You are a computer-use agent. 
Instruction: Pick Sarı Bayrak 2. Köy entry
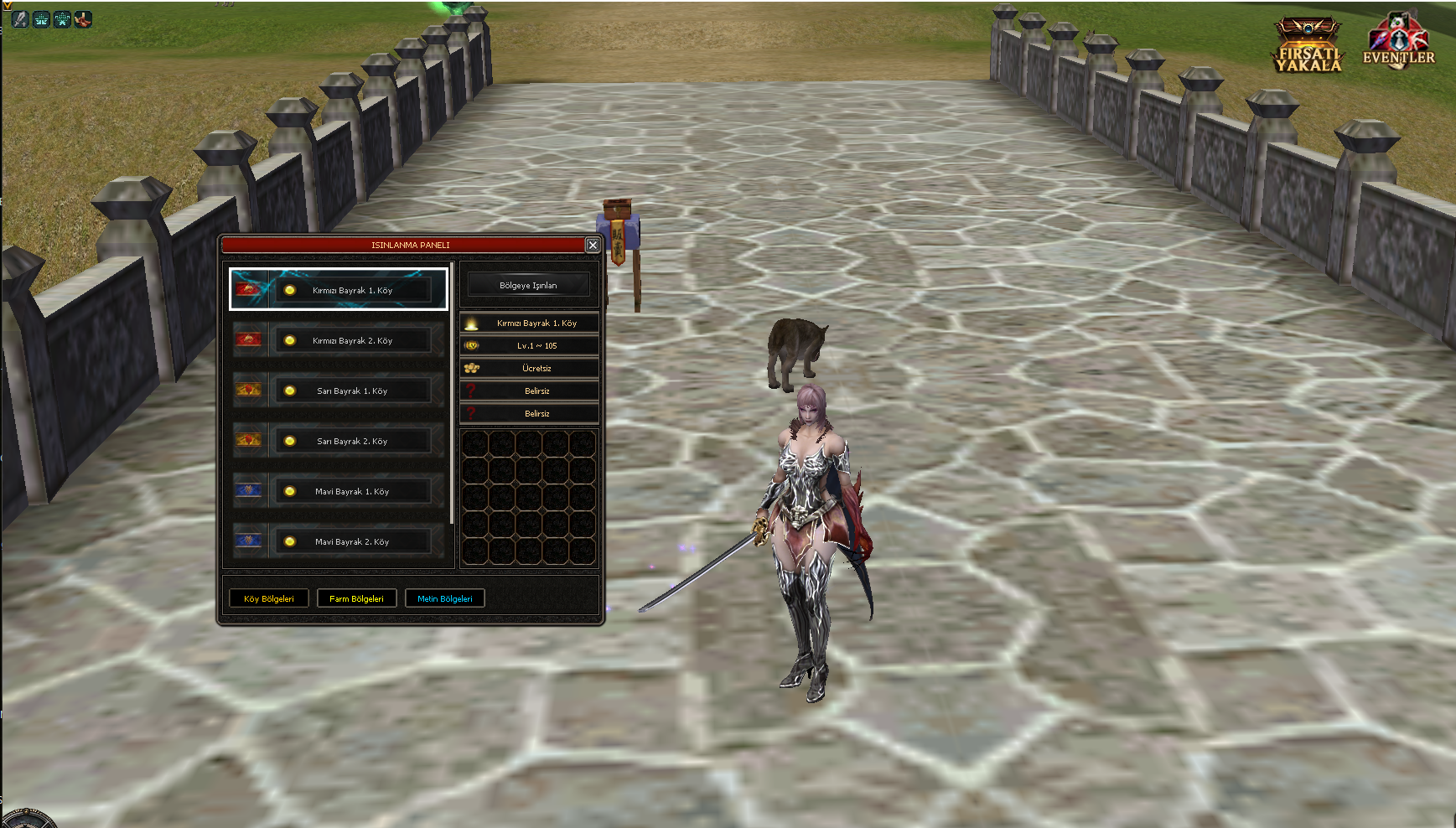(352, 441)
